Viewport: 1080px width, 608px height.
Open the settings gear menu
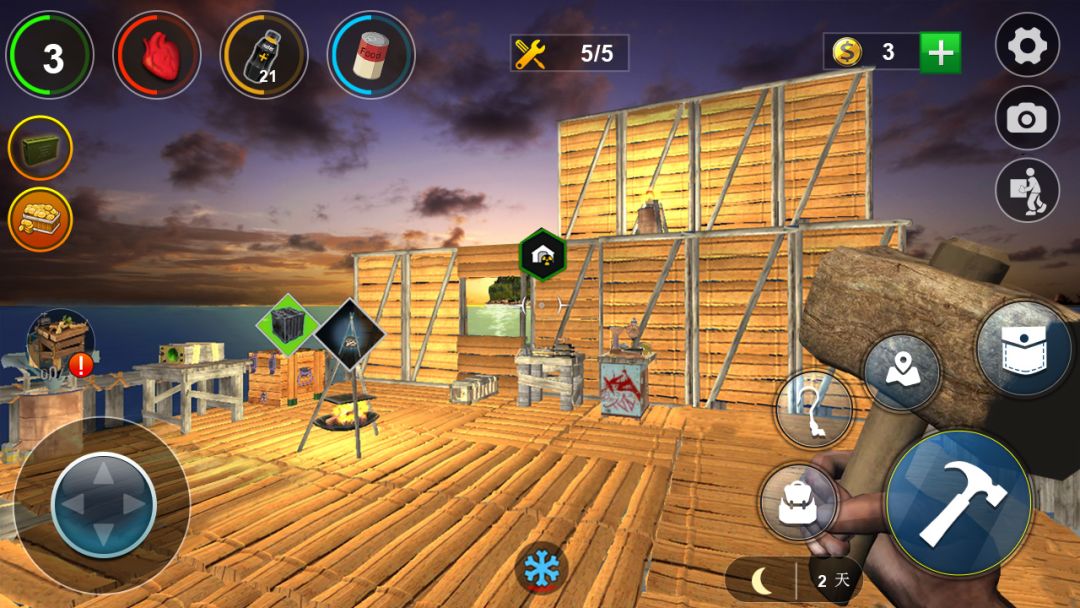tap(1027, 46)
